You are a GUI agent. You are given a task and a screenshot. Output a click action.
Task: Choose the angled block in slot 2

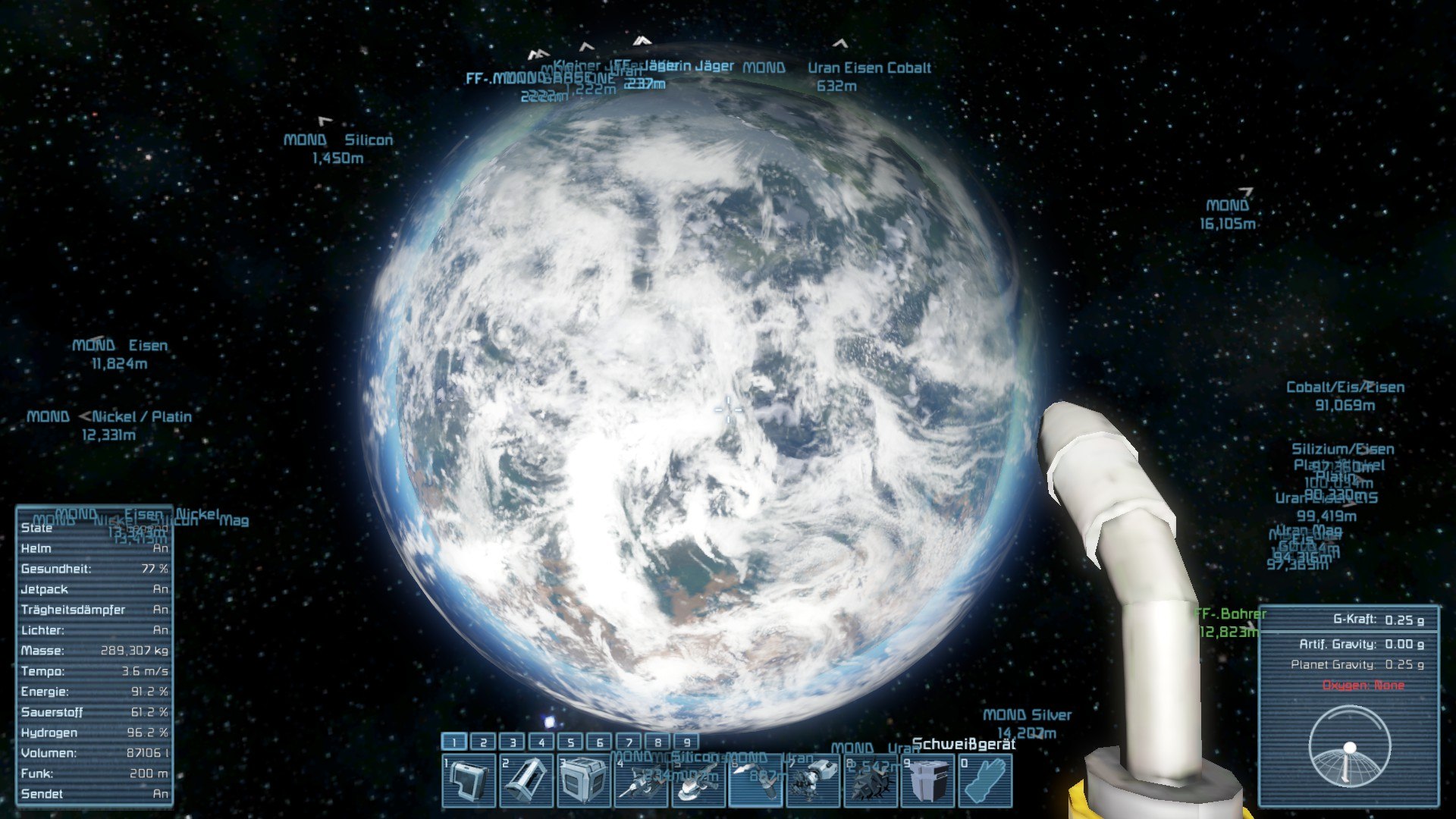click(x=526, y=780)
